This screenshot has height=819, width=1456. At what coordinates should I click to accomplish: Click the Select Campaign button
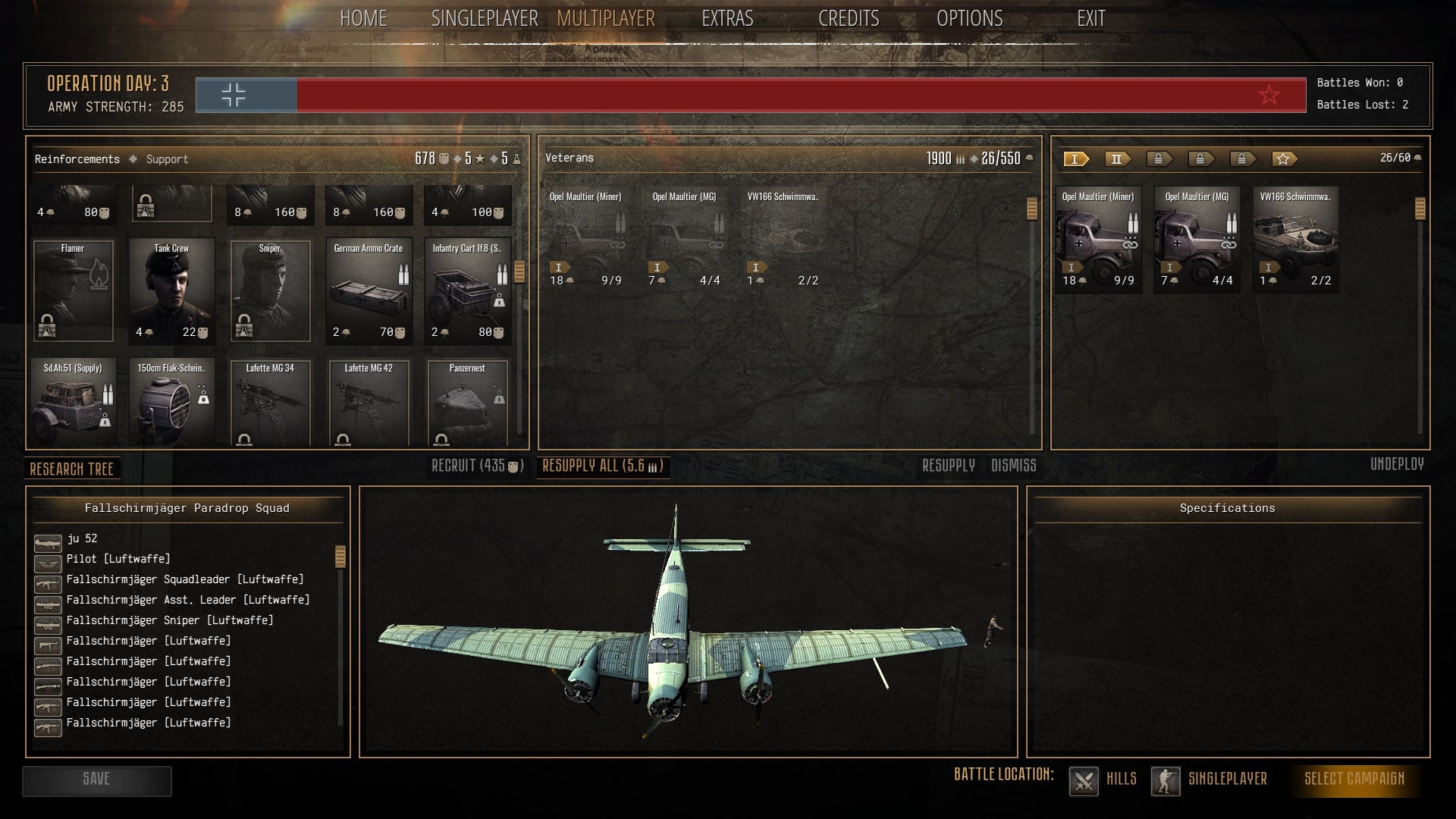pos(1354,779)
